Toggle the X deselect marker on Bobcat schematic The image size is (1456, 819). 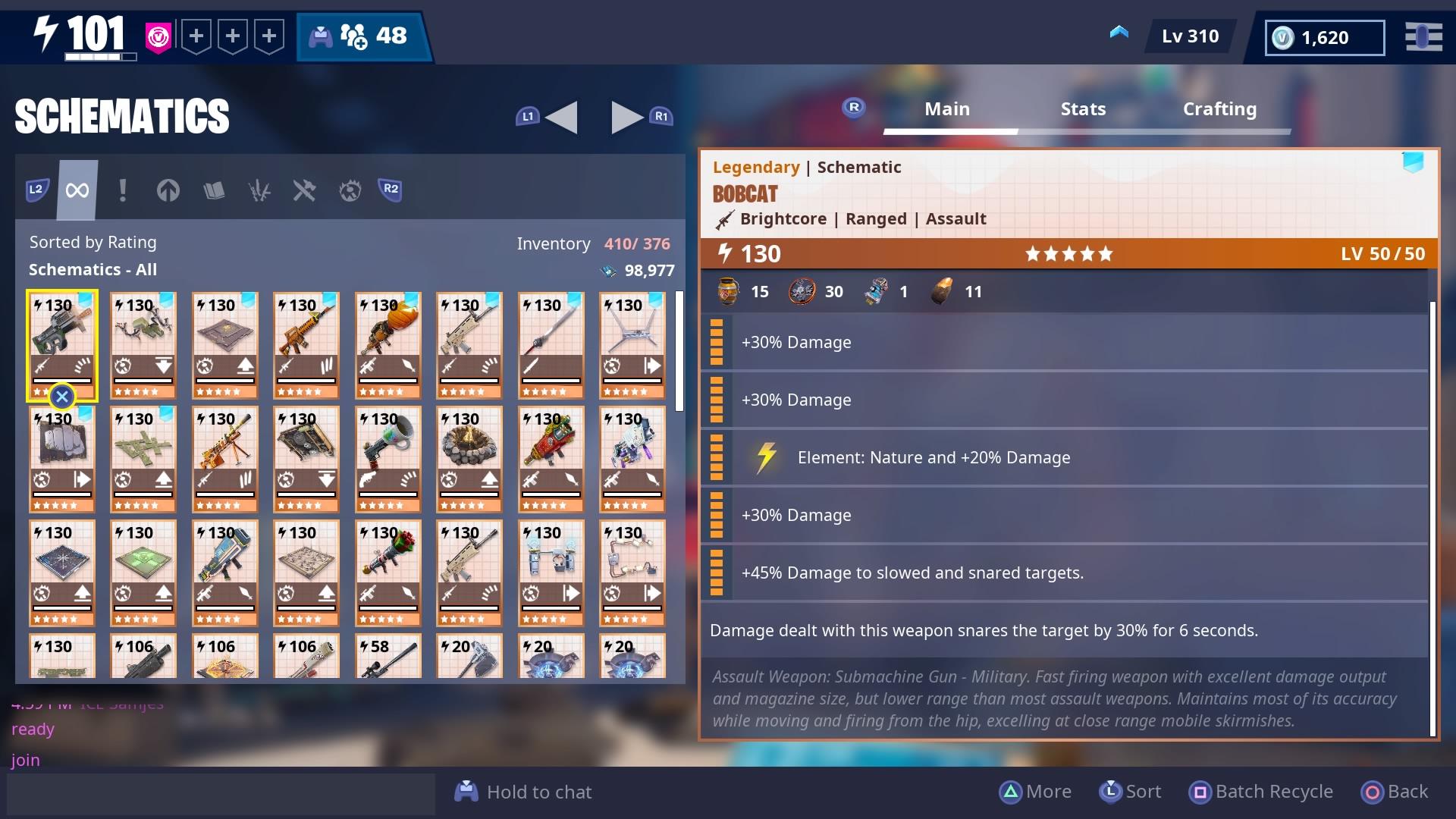point(62,396)
